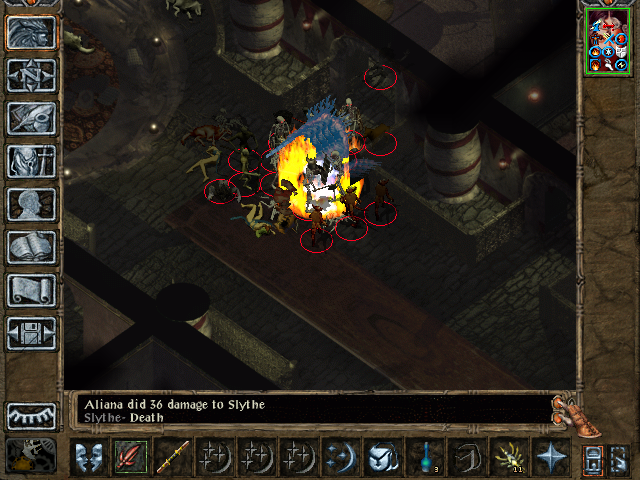Open the options menu floppy disk button

click(x=31, y=333)
